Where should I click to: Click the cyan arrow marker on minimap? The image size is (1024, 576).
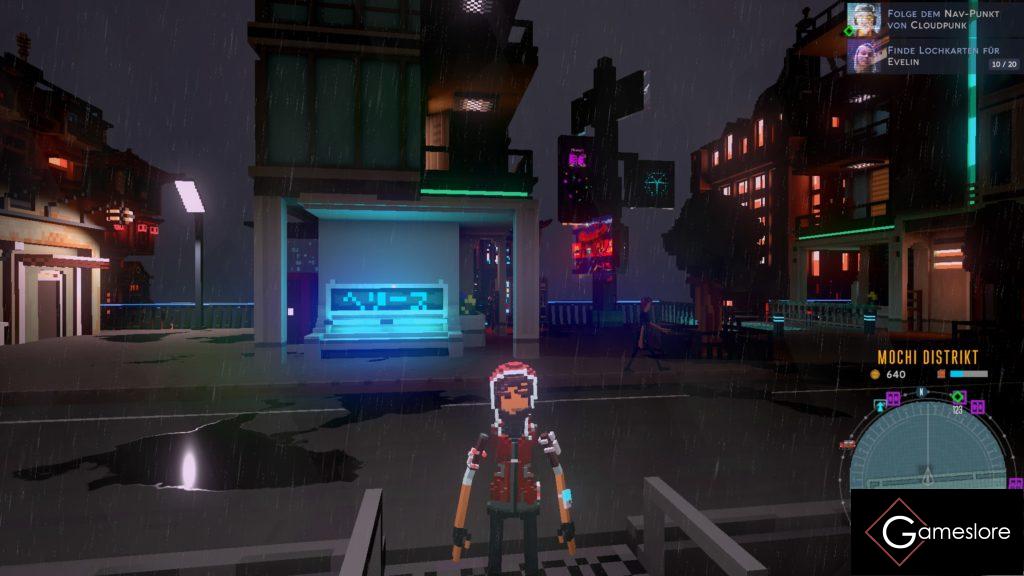pyautogui.click(x=881, y=406)
